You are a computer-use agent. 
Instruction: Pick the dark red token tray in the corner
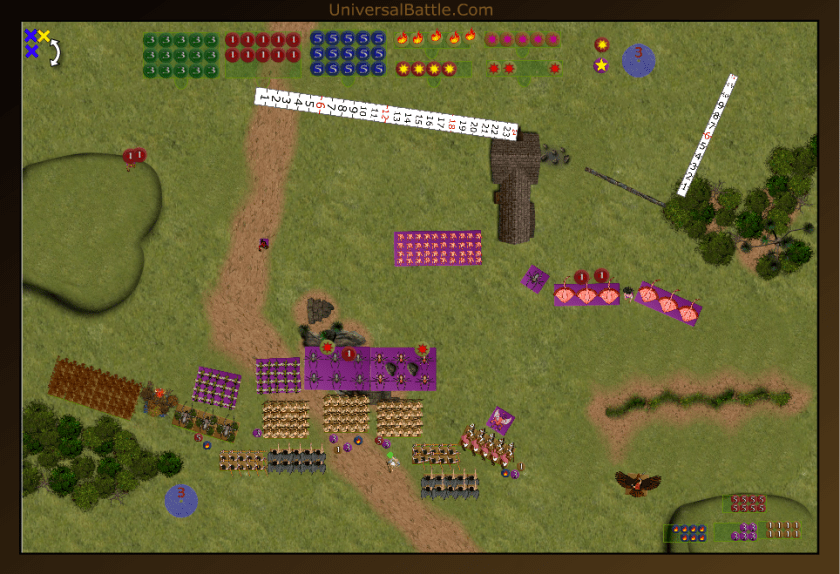747,503
